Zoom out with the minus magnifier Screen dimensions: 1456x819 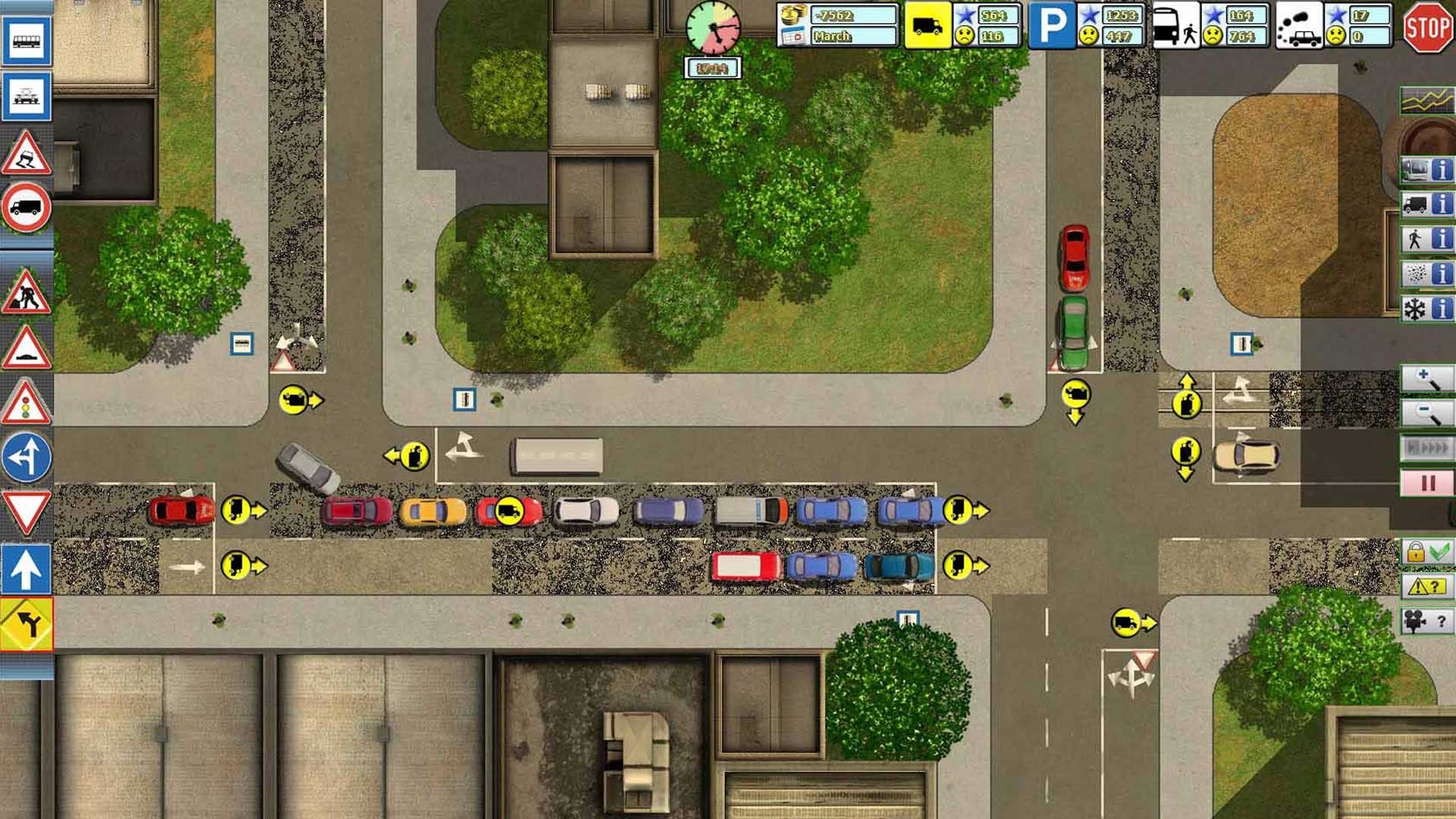click(1426, 413)
